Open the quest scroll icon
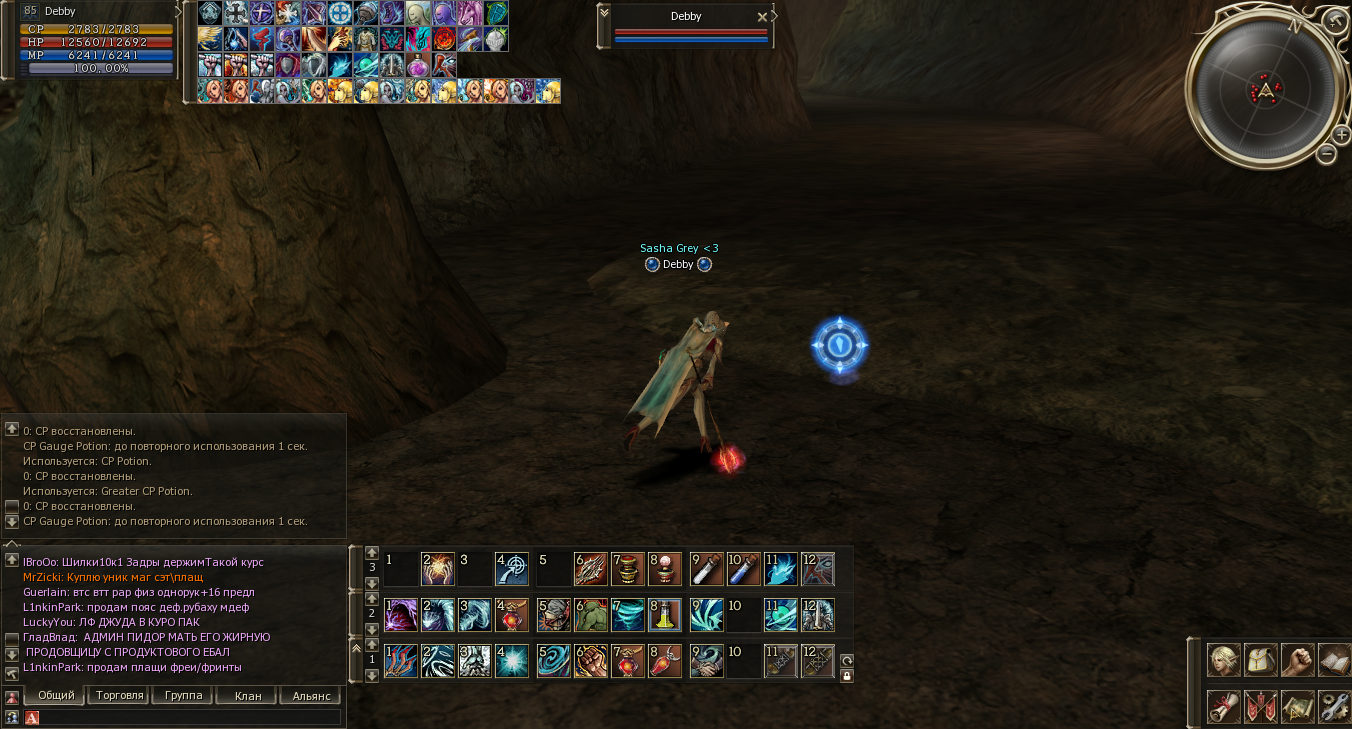The height and width of the screenshot is (729, 1356). (x=1223, y=705)
